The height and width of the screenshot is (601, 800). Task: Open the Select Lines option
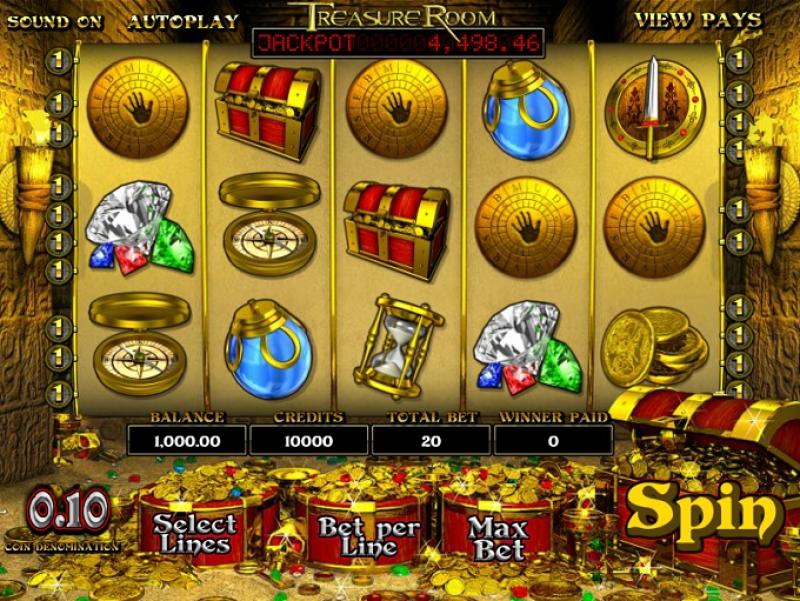tap(195, 533)
